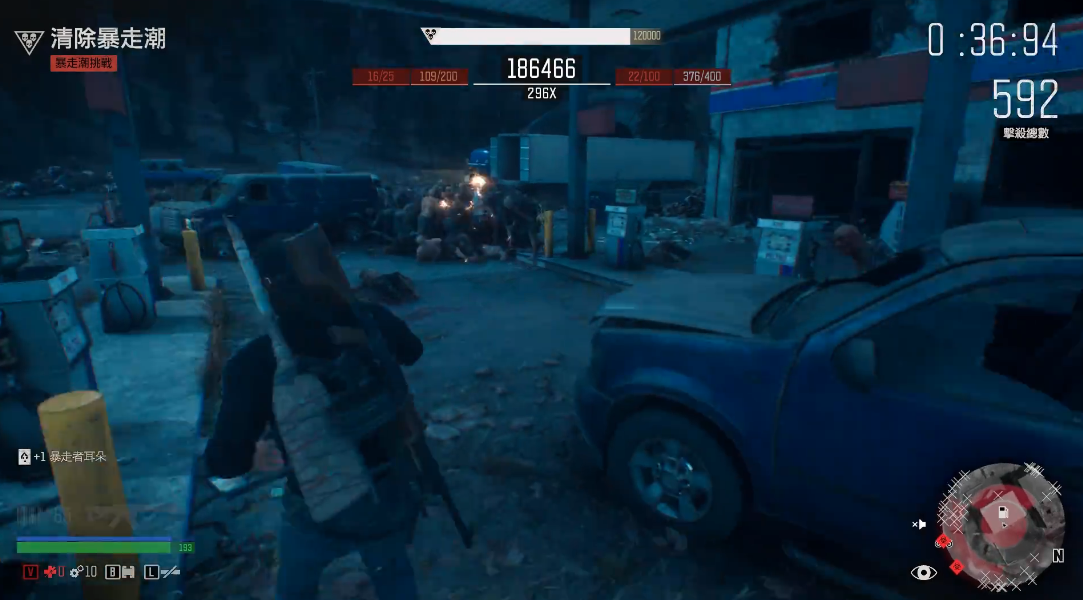Click the 16/25 sub-challenge box
Screen dimensions: 1083x600
pos(380,77)
